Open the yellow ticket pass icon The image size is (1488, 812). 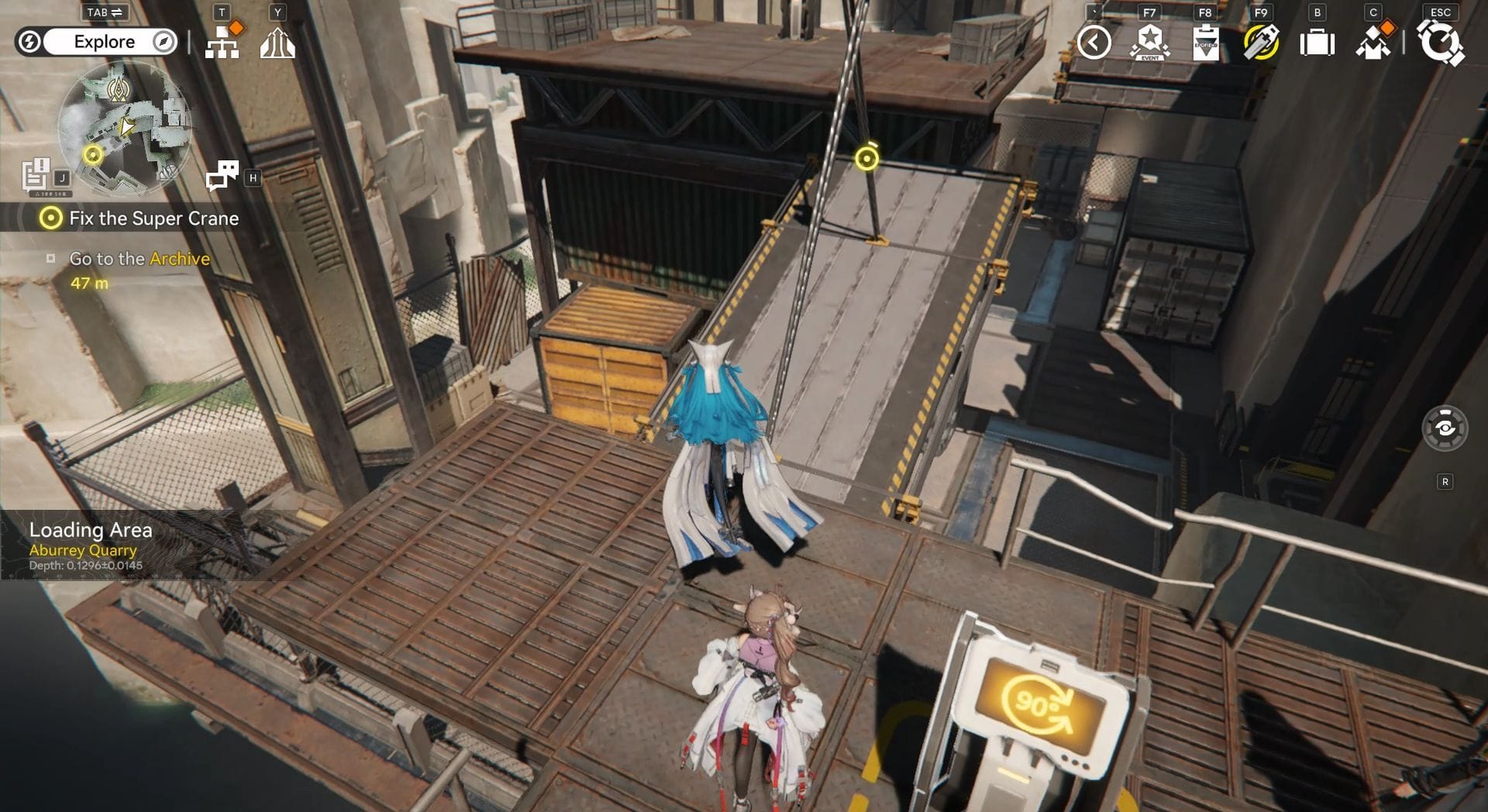(1261, 43)
